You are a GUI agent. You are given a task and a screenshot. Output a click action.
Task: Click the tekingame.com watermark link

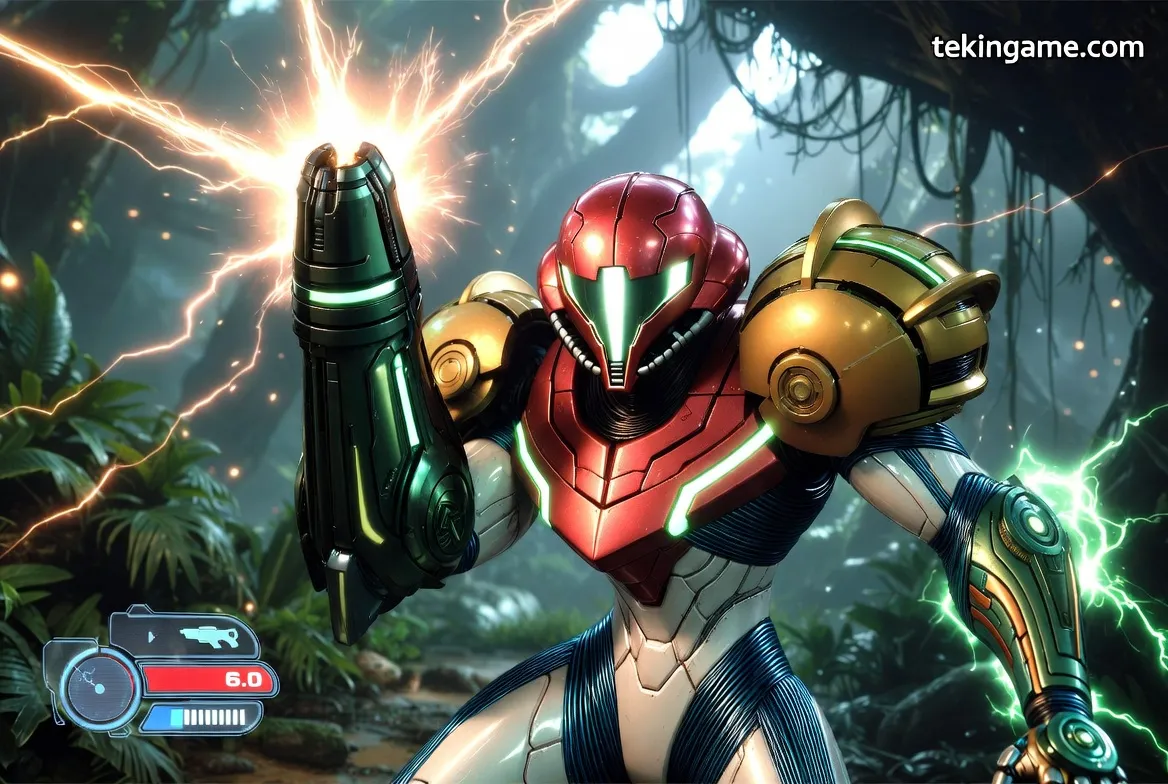click(x=1037, y=47)
